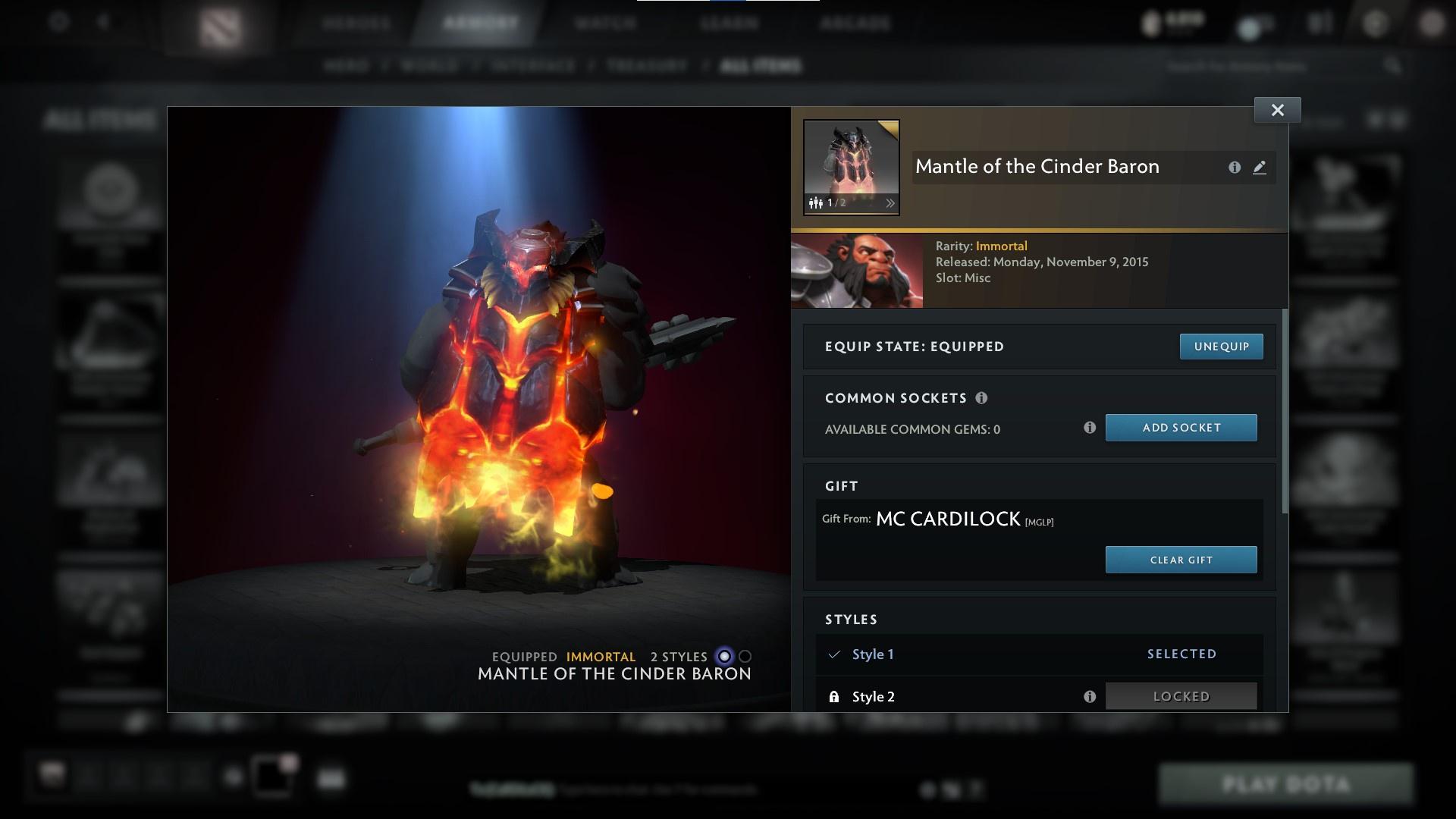The image size is (1456, 819).
Task: Open the Axe hero portrait panel
Action: [x=858, y=270]
